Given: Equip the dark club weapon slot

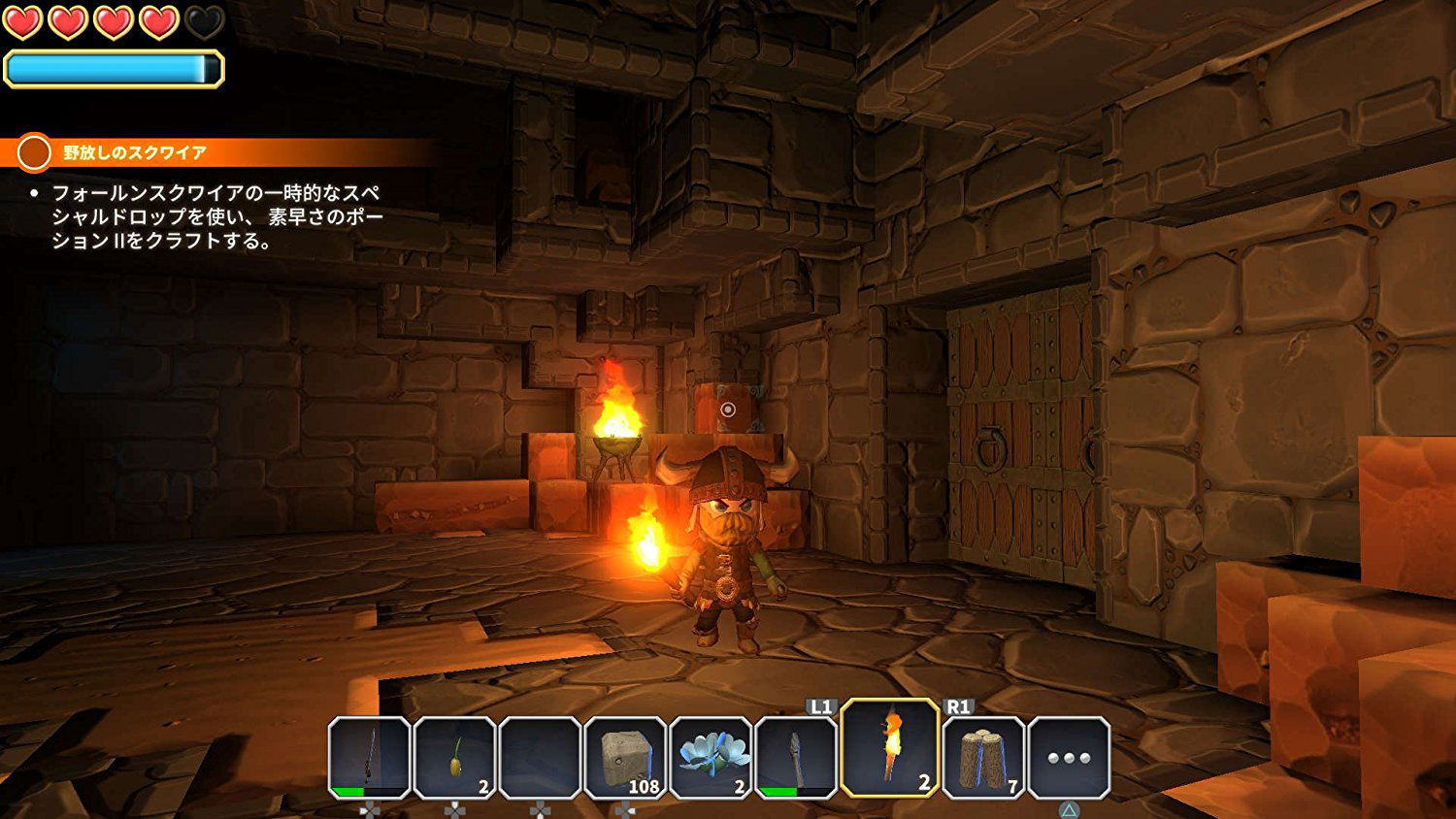Looking at the screenshot, I should tap(796, 757).
